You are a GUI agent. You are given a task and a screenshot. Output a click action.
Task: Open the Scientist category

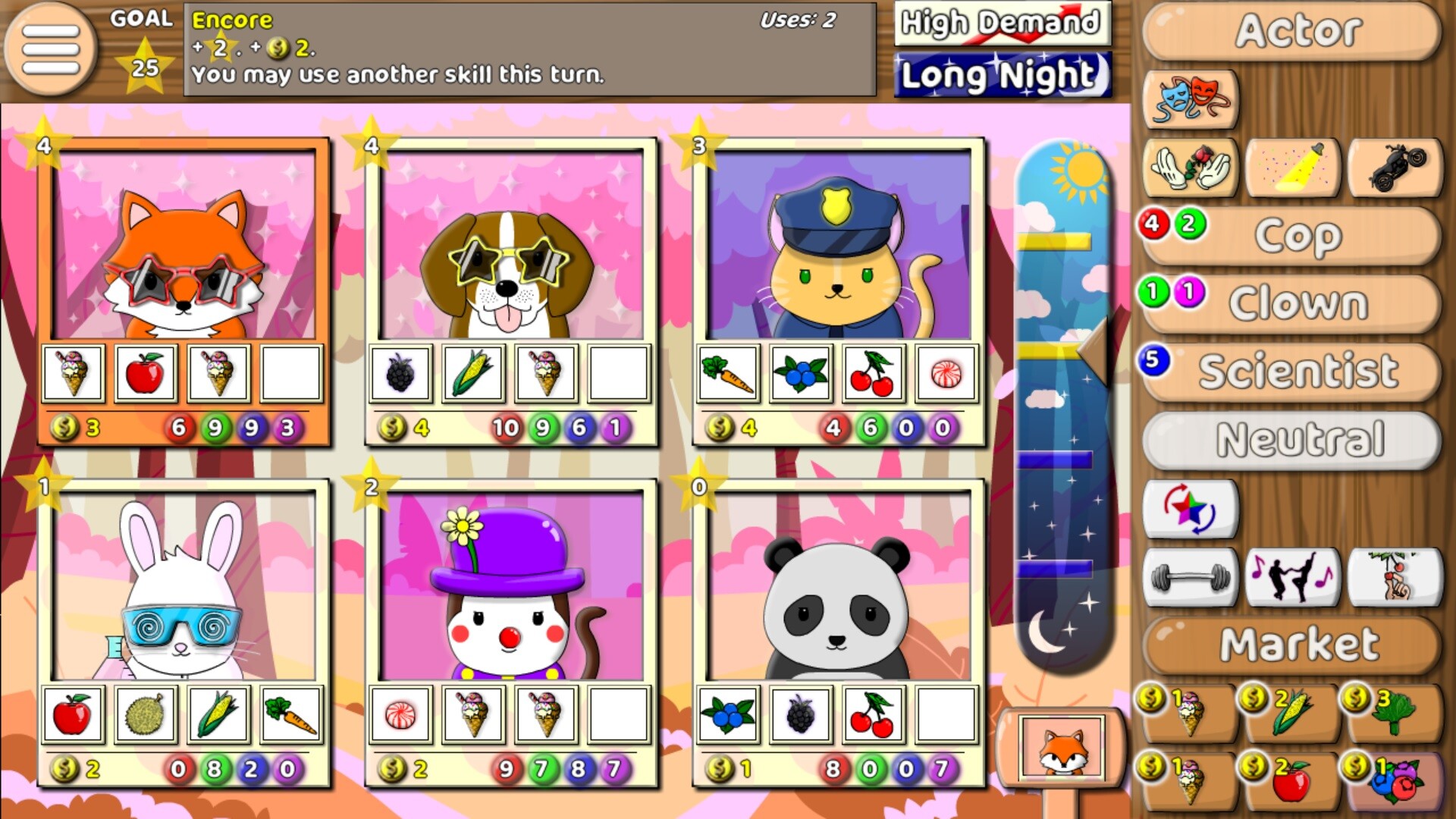[1297, 369]
